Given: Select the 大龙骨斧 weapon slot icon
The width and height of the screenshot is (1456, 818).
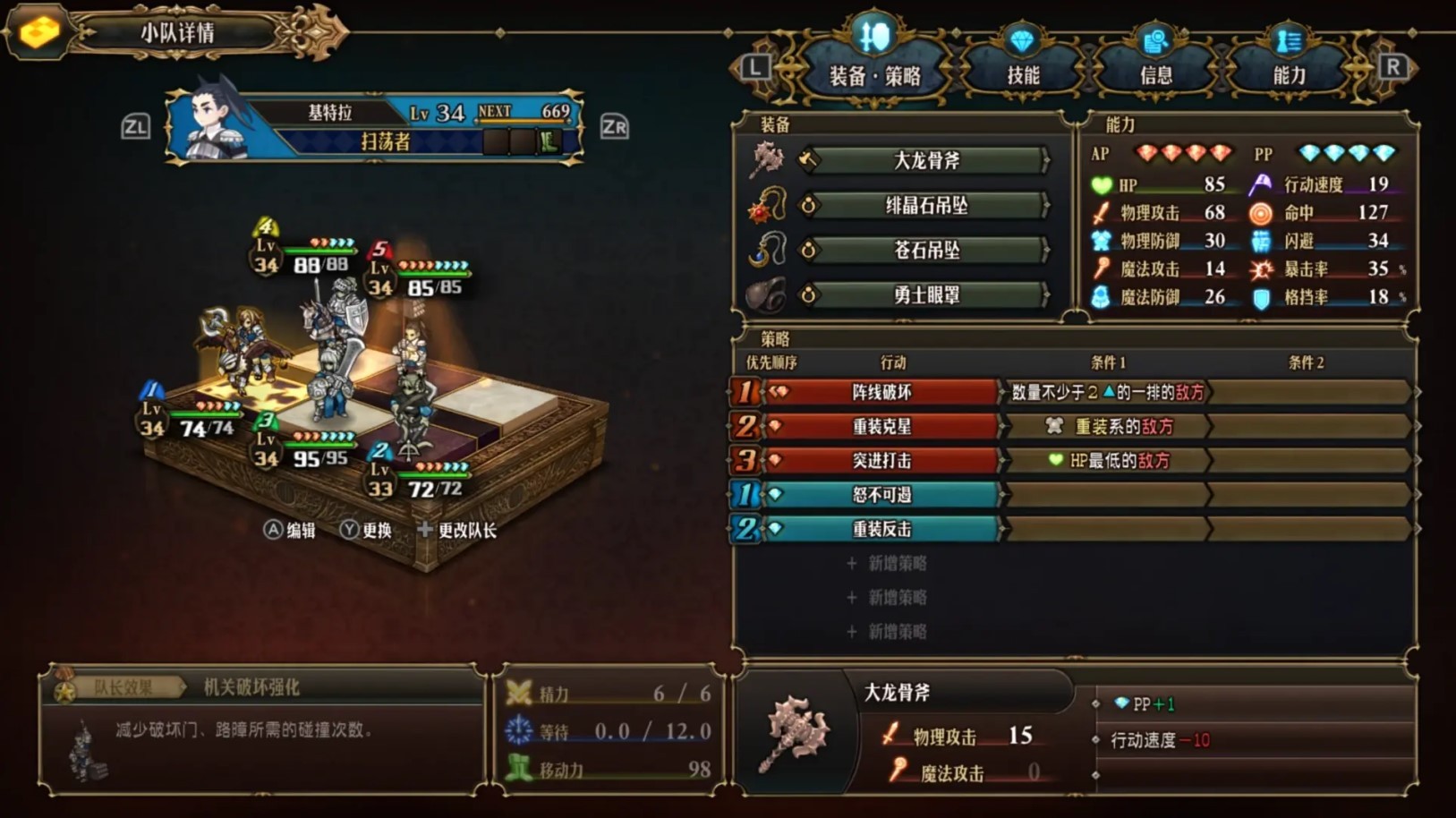Looking at the screenshot, I should click(770, 160).
